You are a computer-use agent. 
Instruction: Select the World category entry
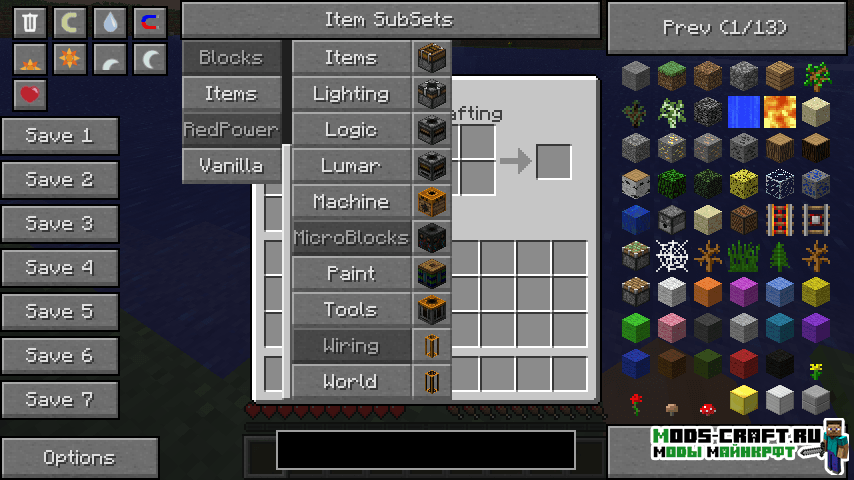pyautogui.click(x=351, y=382)
